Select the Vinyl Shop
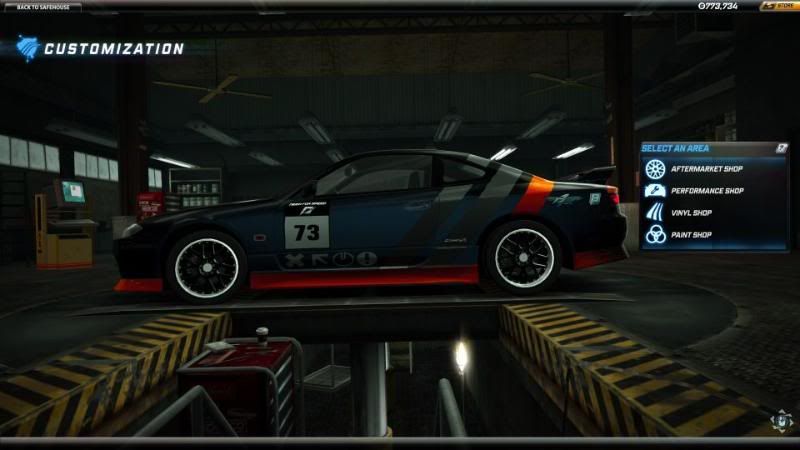This screenshot has width=800, height=450. pos(699,212)
